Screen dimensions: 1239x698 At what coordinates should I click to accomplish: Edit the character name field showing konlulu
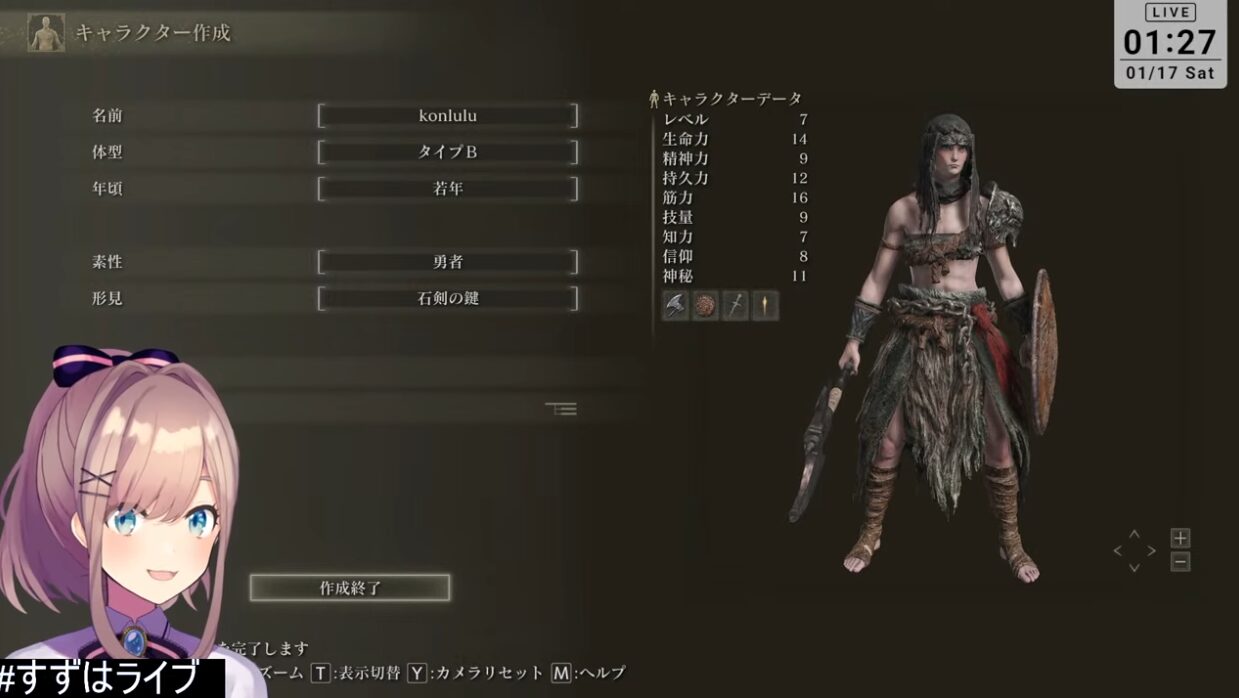tap(447, 116)
